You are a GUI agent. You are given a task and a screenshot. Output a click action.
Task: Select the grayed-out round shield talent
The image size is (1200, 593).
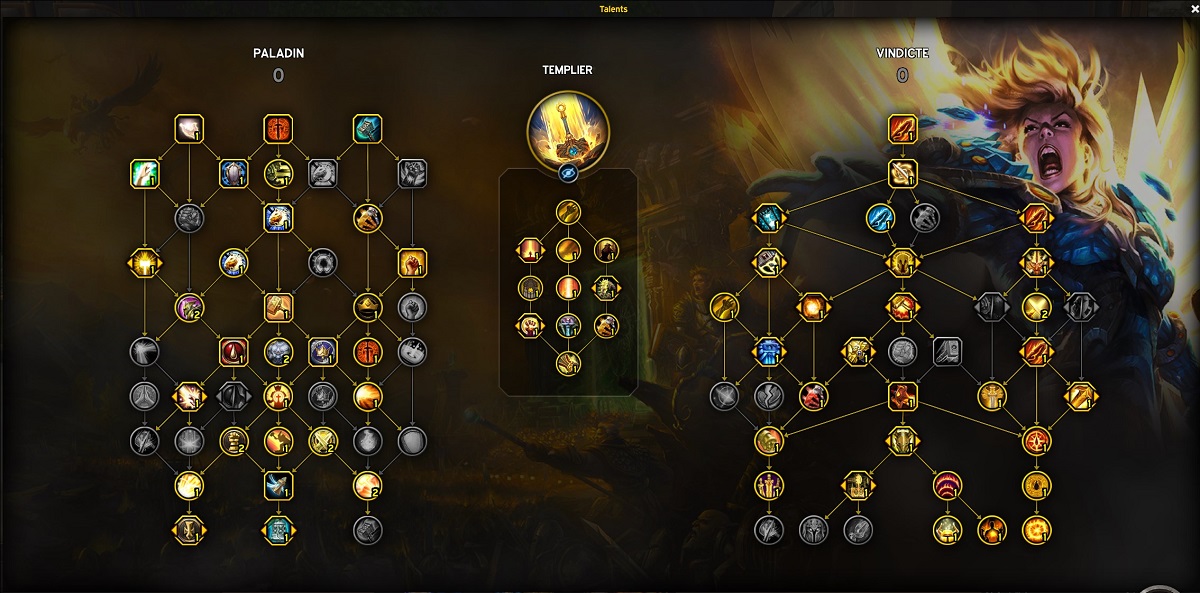(x=412, y=440)
